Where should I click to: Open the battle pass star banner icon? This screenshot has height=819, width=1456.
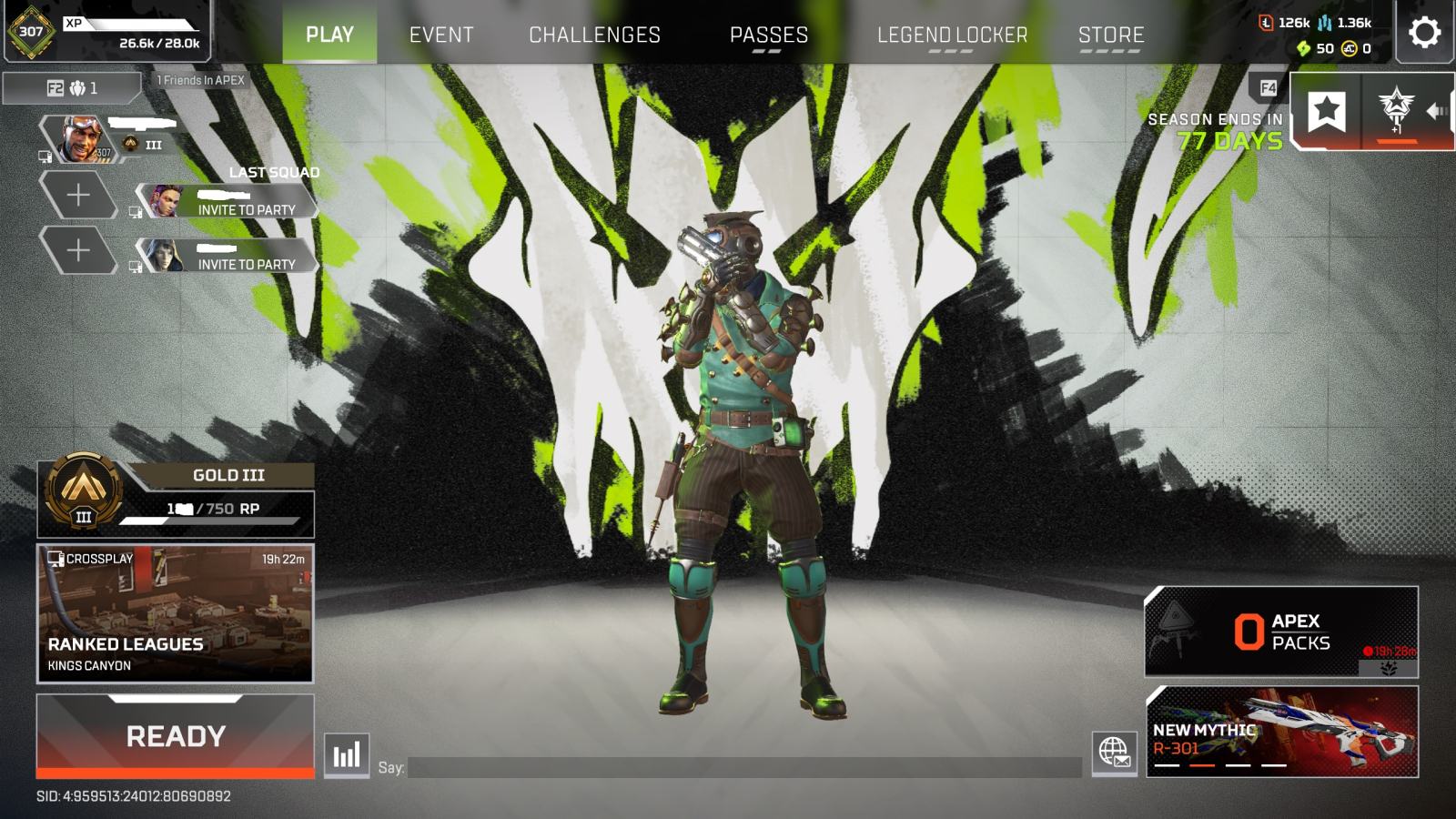[1329, 109]
